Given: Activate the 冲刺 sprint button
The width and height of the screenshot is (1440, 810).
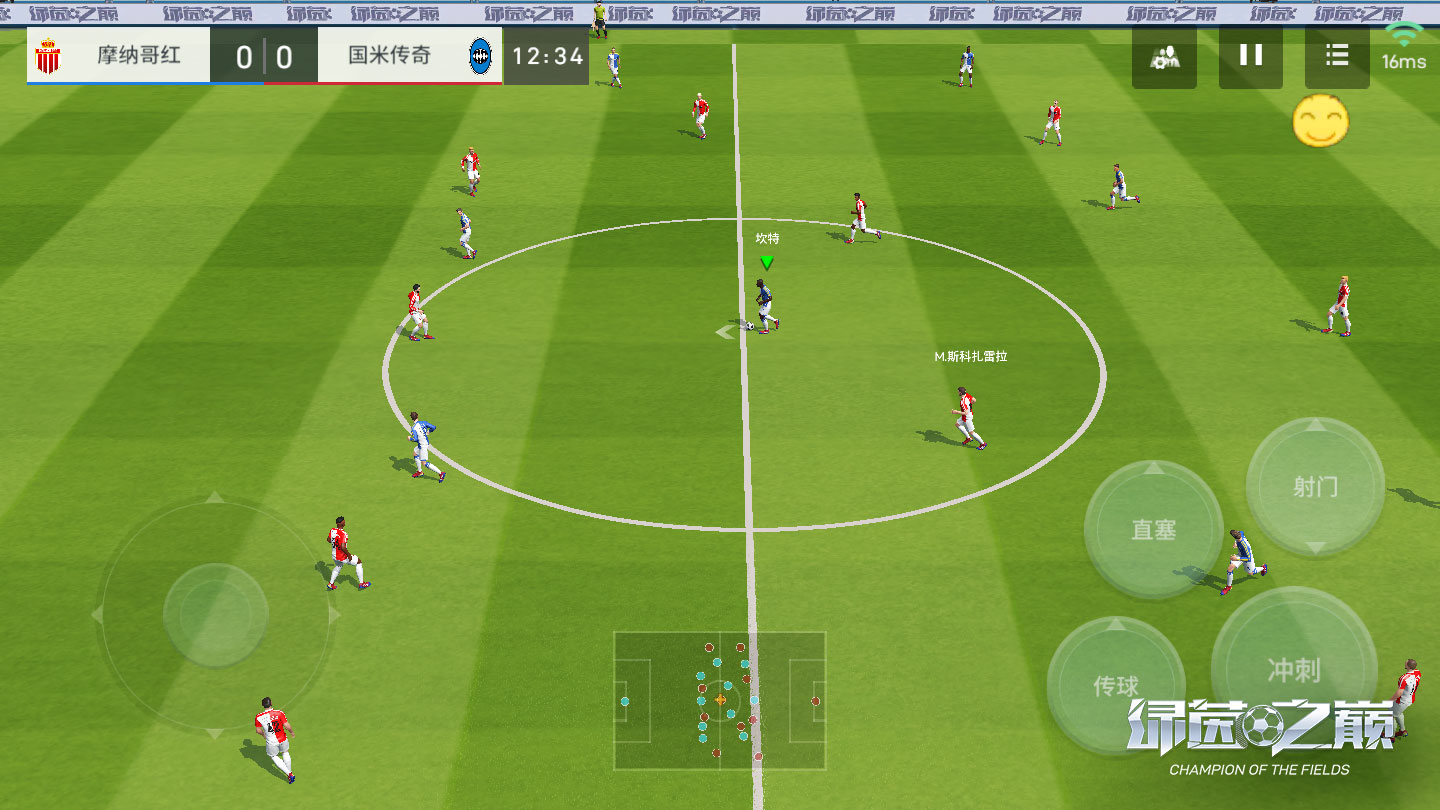Looking at the screenshot, I should coord(1293,669).
